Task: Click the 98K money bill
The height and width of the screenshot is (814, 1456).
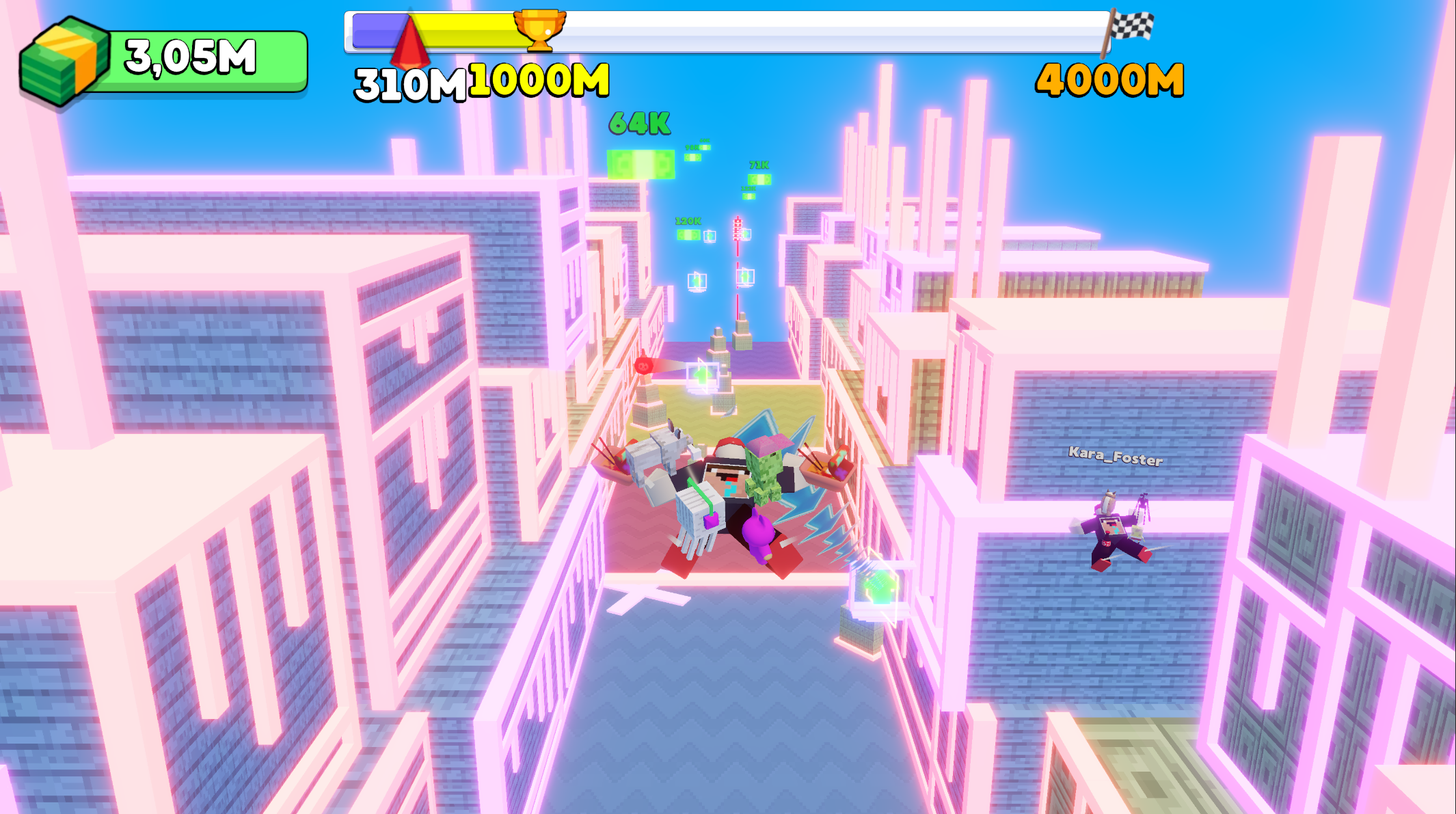Action: point(692,157)
